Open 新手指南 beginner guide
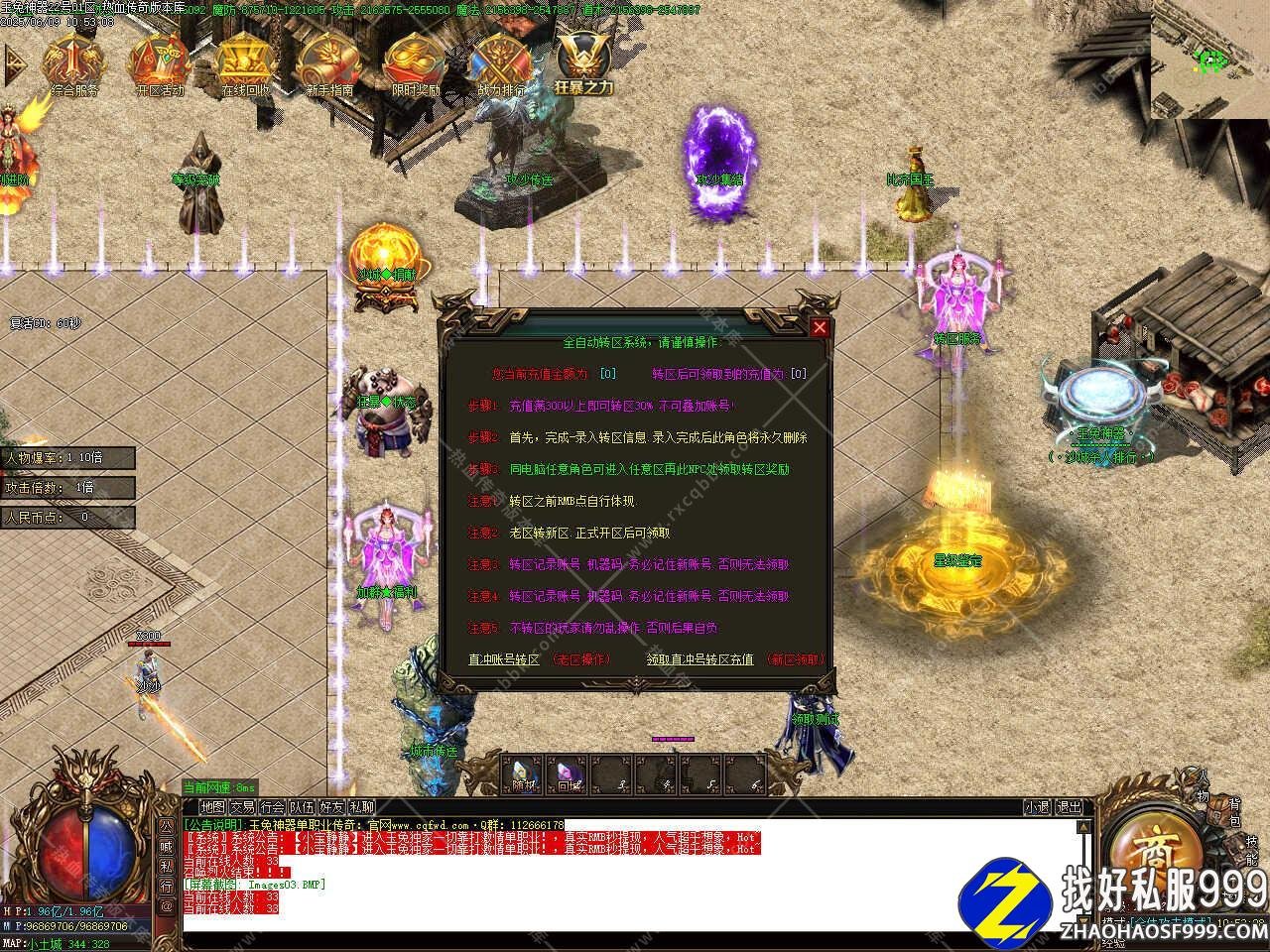 pyautogui.click(x=329, y=64)
